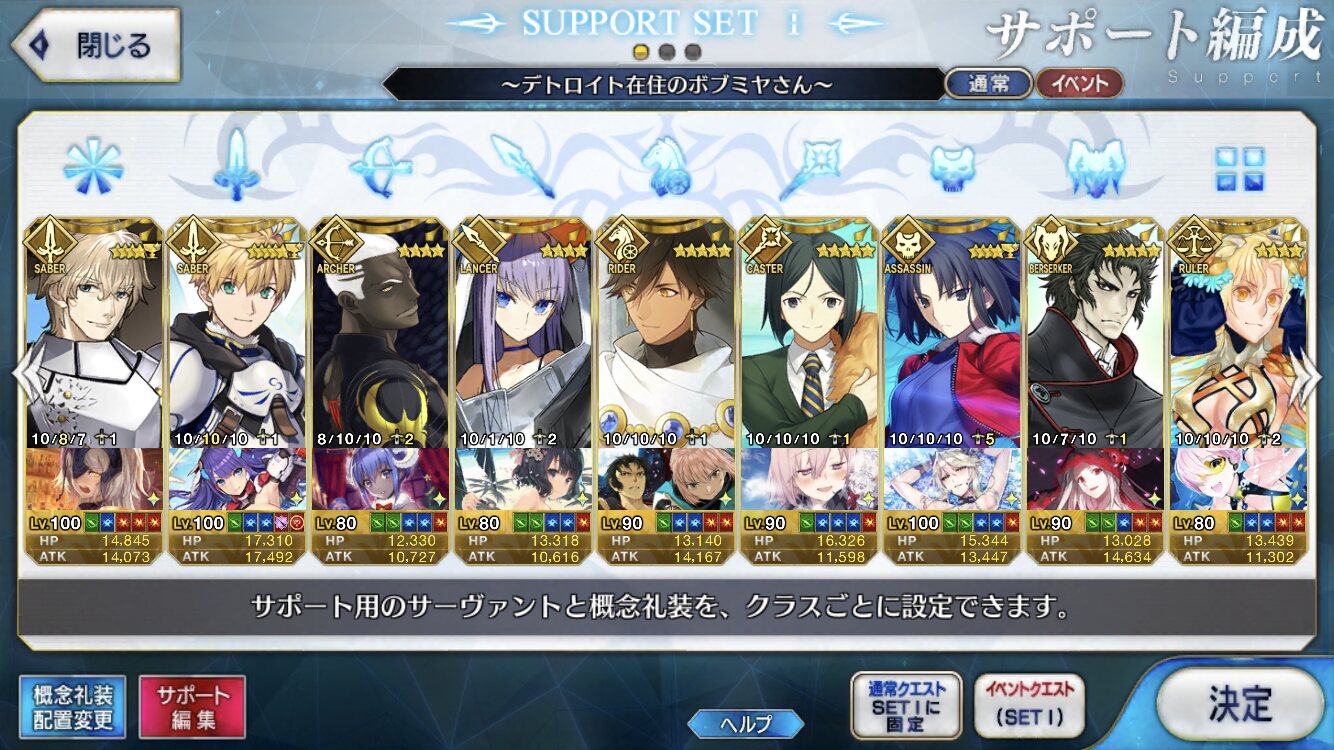Select the Lancer support servant card
This screenshot has height=750, width=1334.
[x=522, y=390]
